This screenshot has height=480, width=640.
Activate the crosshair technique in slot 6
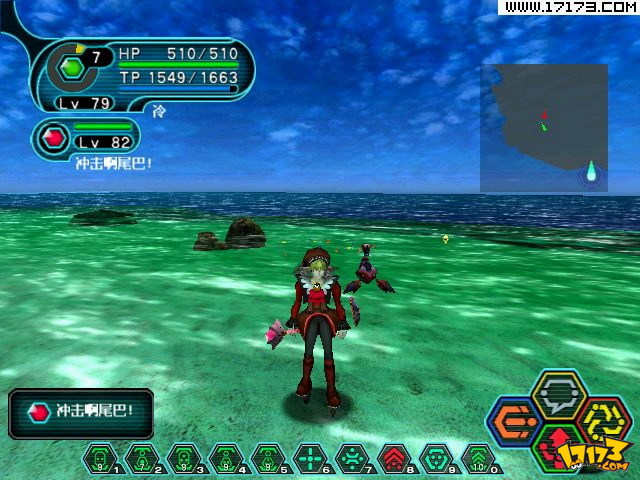309,458
